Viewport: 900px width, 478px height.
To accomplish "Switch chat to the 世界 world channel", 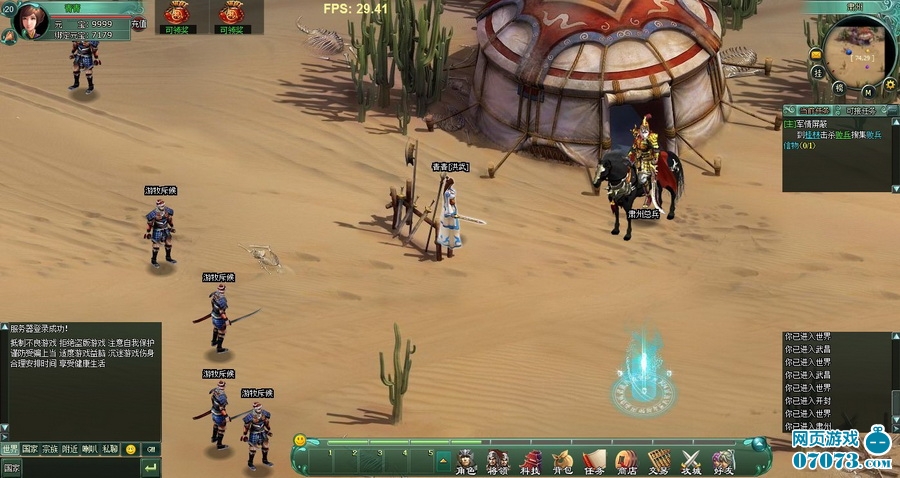I will click(10, 450).
